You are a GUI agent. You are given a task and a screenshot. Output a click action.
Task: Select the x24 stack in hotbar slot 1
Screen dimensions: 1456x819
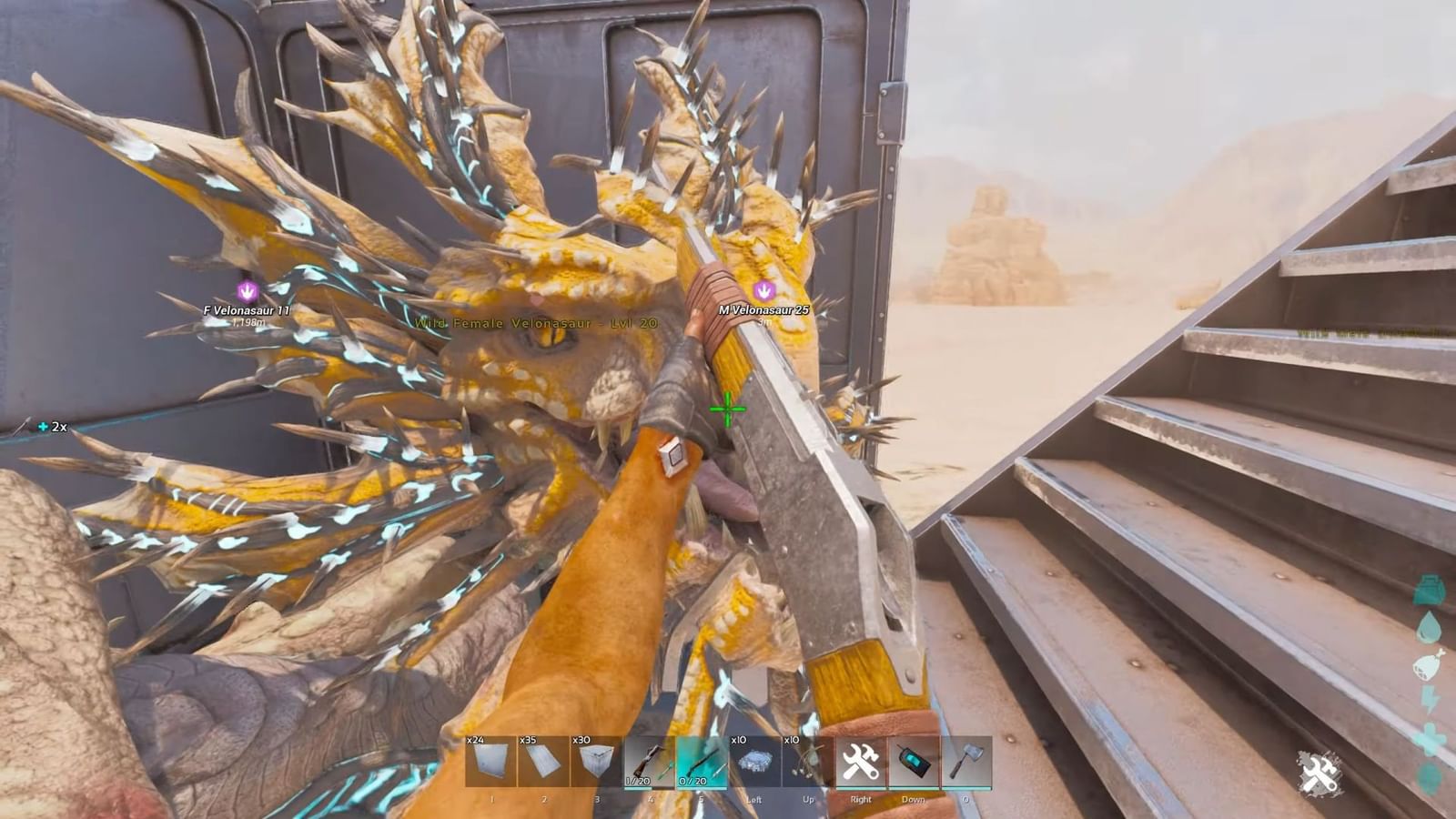(x=491, y=760)
